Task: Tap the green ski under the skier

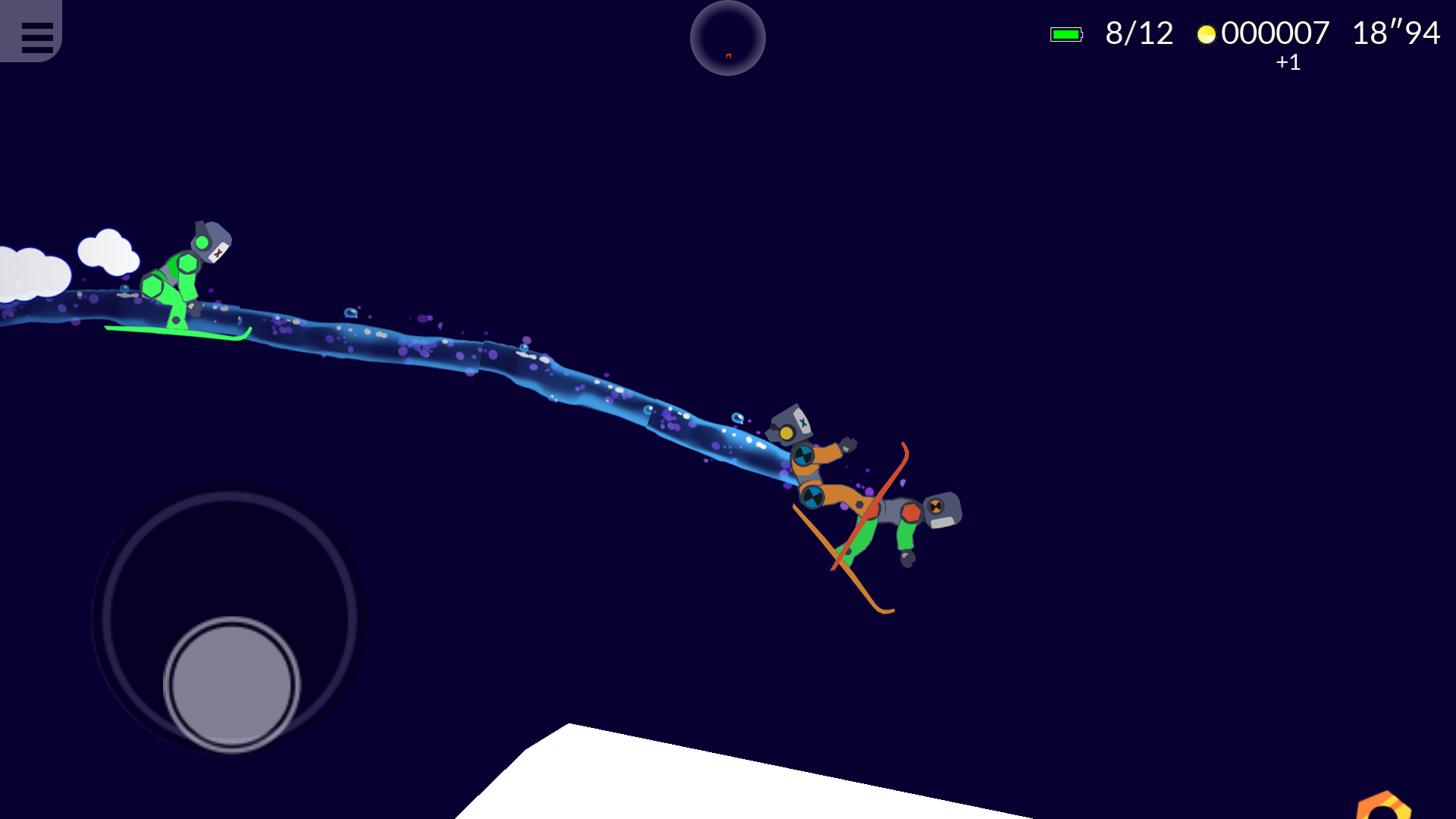Action: [178, 331]
